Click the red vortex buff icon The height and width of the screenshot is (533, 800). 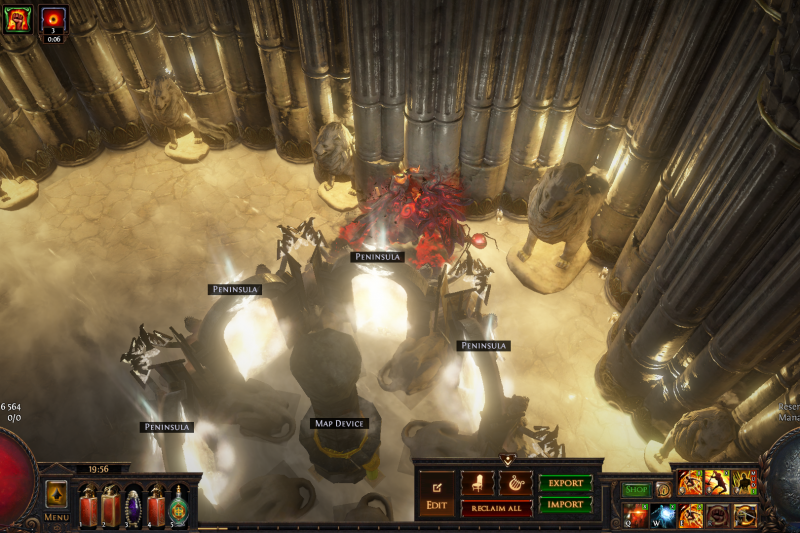click(53, 18)
